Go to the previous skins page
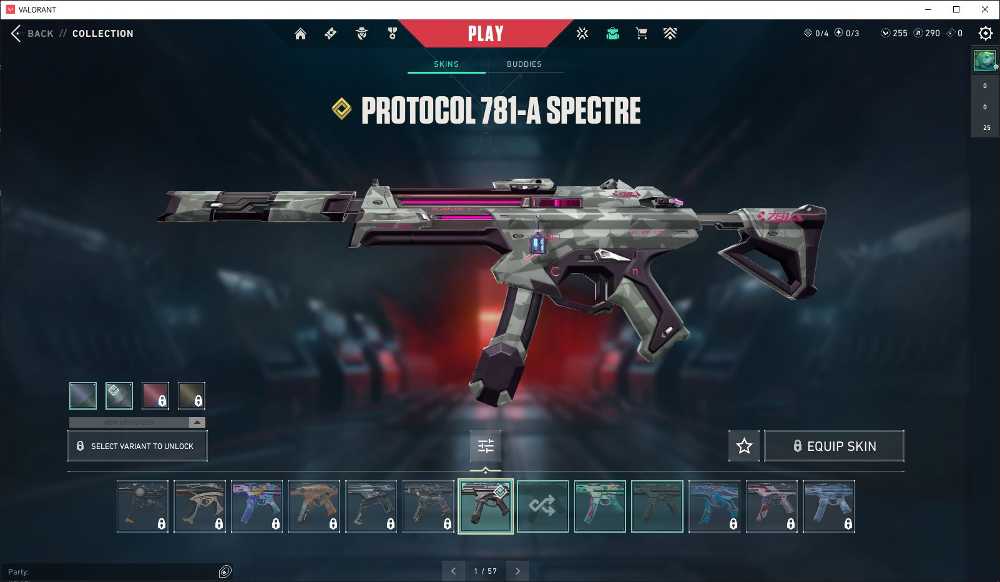1000x582 pixels. (453, 571)
